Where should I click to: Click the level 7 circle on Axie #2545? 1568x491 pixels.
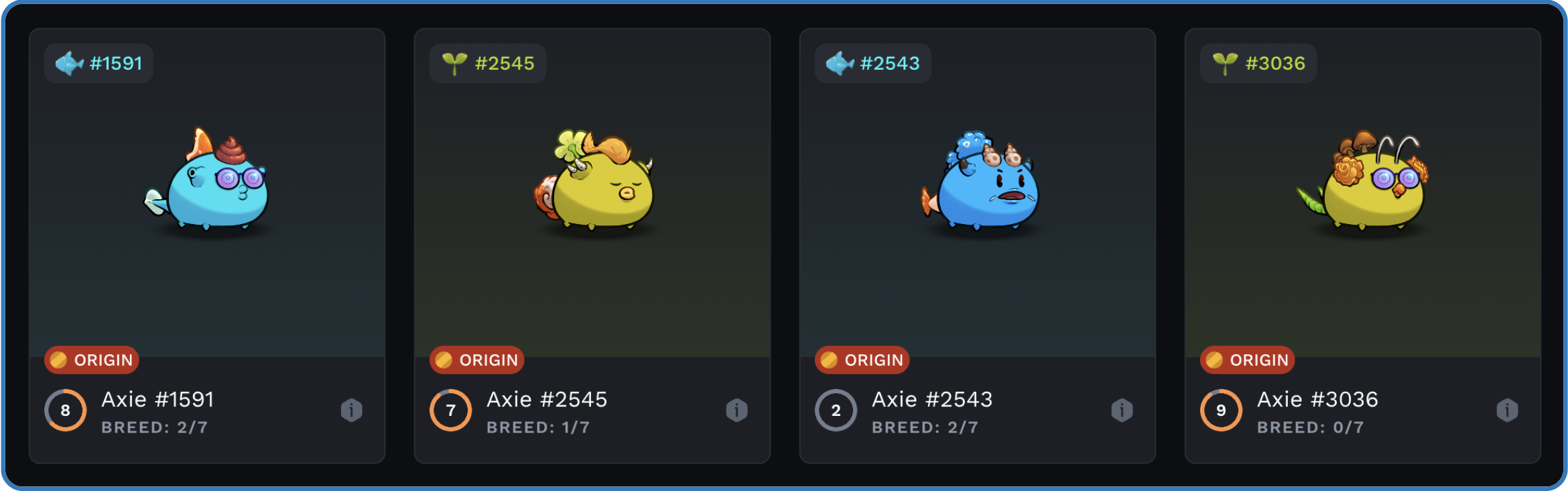[450, 410]
